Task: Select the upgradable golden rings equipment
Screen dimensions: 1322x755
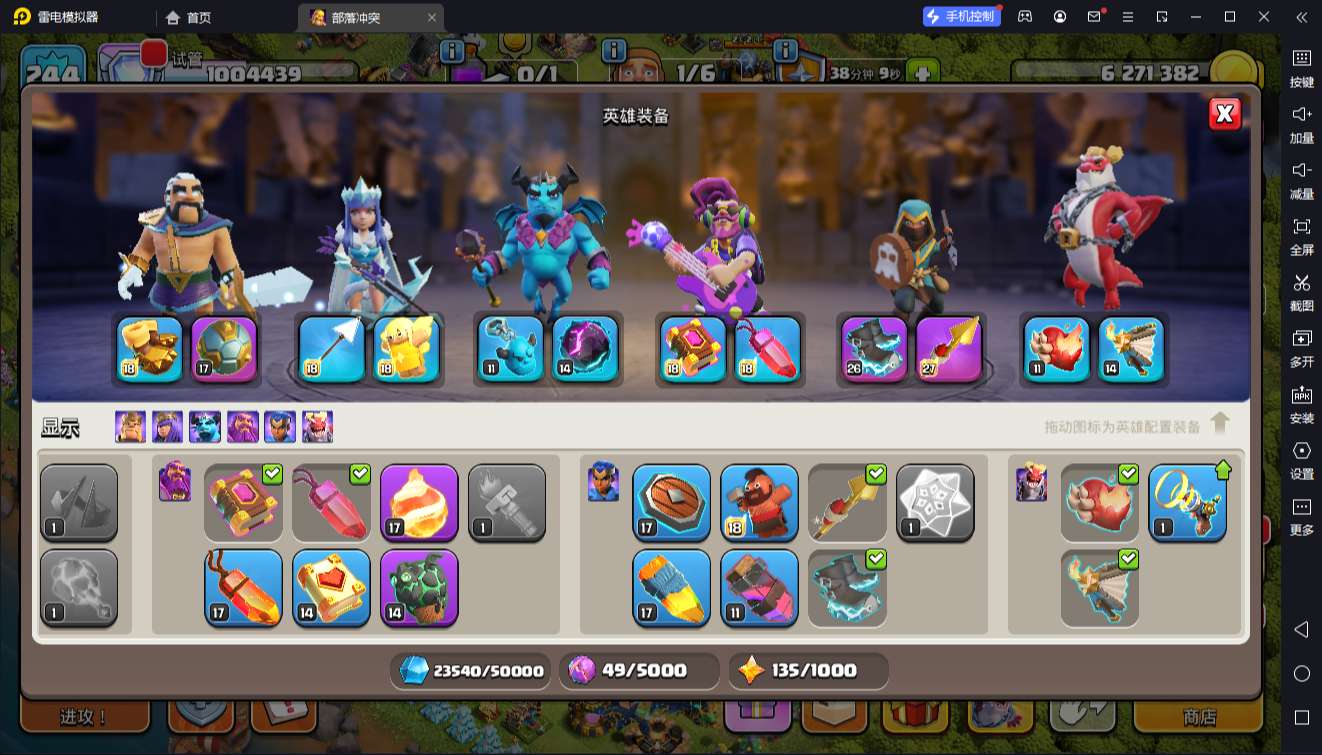Action: tap(1187, 503)
